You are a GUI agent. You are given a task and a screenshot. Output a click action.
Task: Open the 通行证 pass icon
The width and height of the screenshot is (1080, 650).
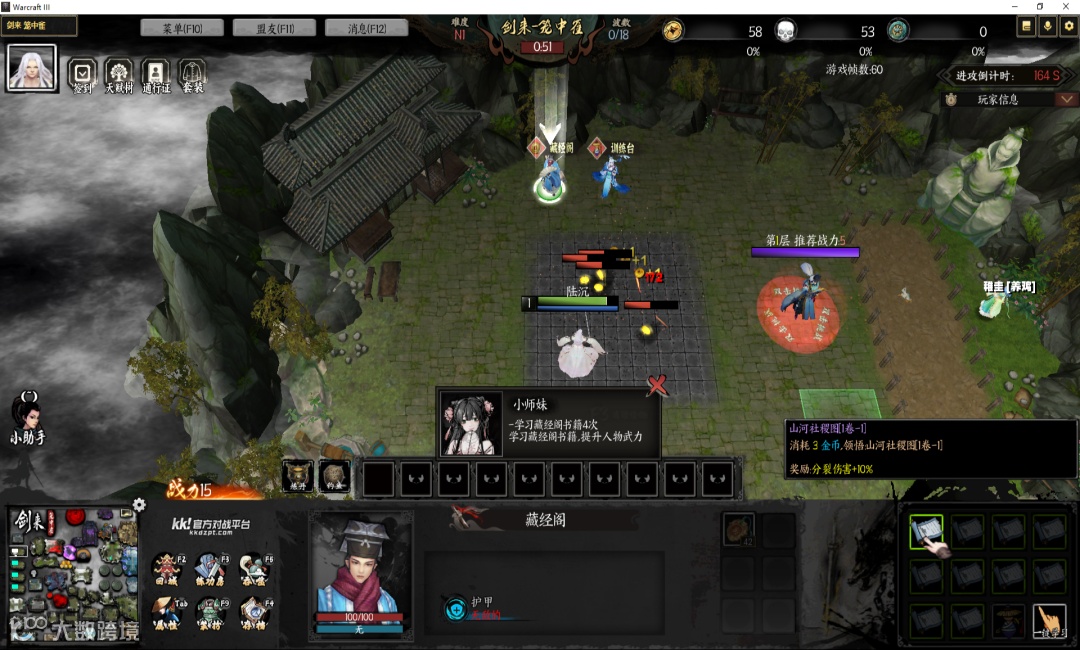coord(155,74)
